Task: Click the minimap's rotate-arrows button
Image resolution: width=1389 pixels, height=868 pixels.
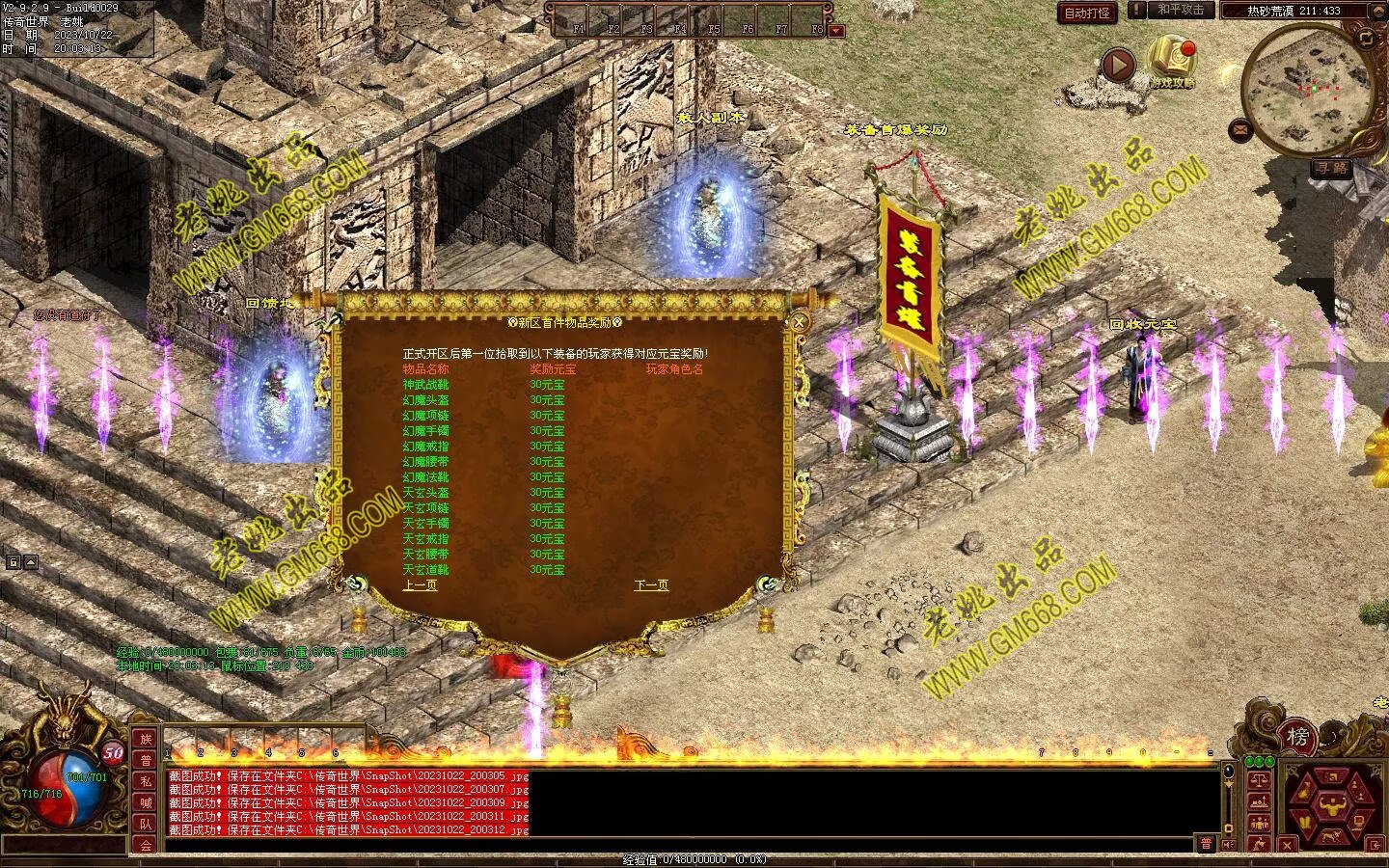Action: tap(1367, 39)
